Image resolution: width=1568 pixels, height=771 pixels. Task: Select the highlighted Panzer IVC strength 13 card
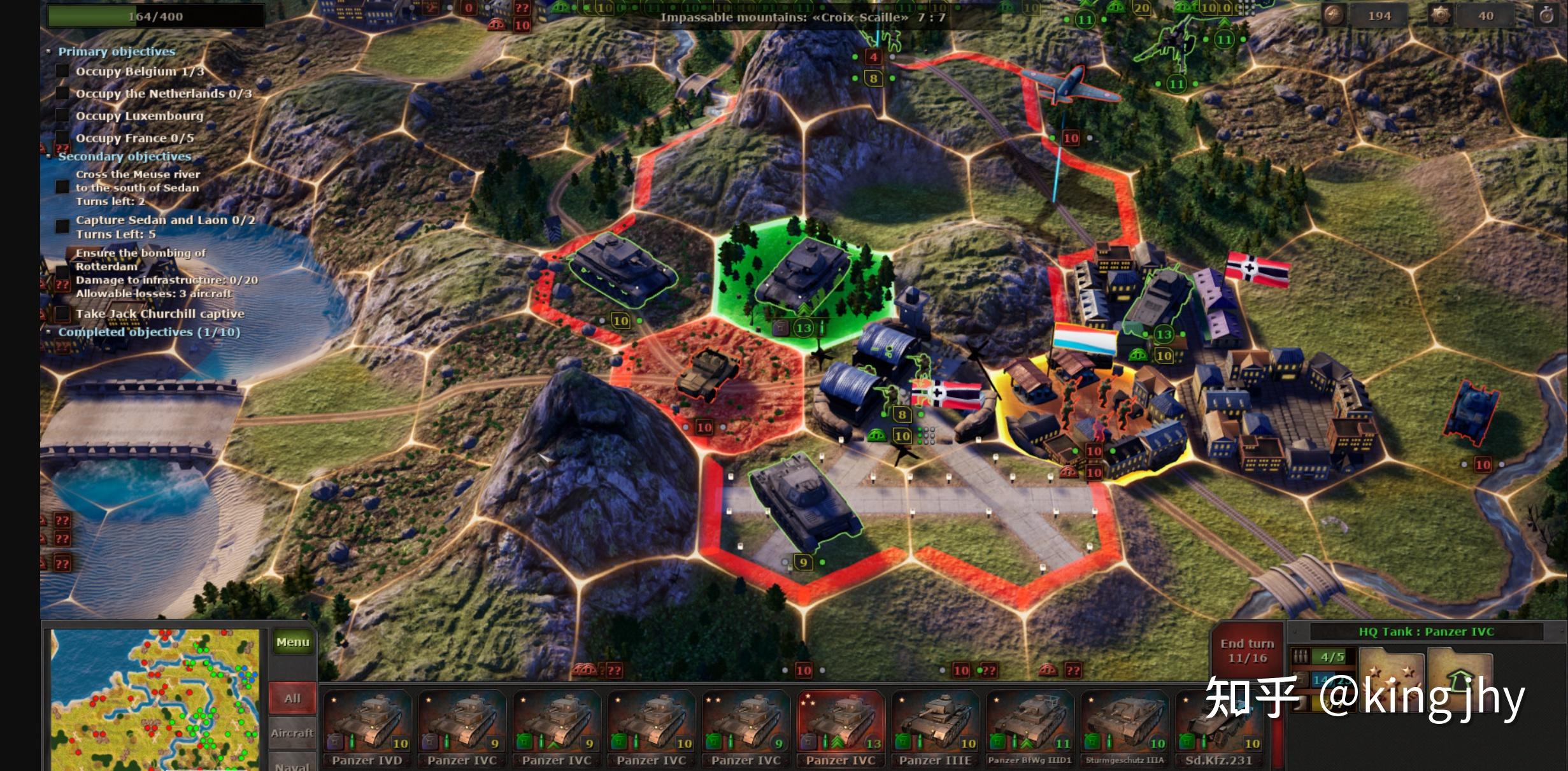pos(841,727)
